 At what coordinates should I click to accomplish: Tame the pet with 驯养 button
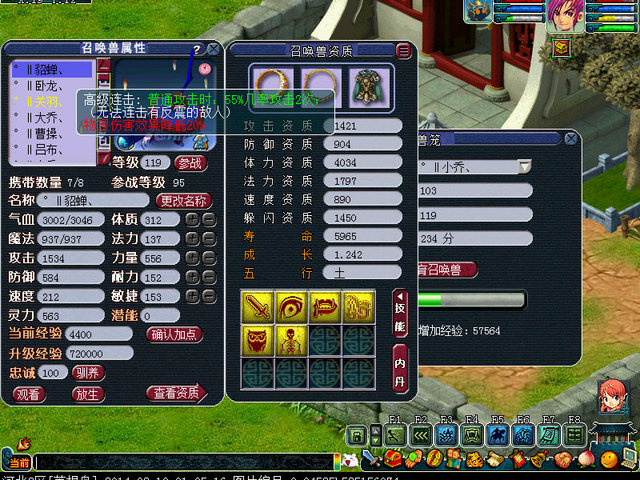click(x=85, y=372)
